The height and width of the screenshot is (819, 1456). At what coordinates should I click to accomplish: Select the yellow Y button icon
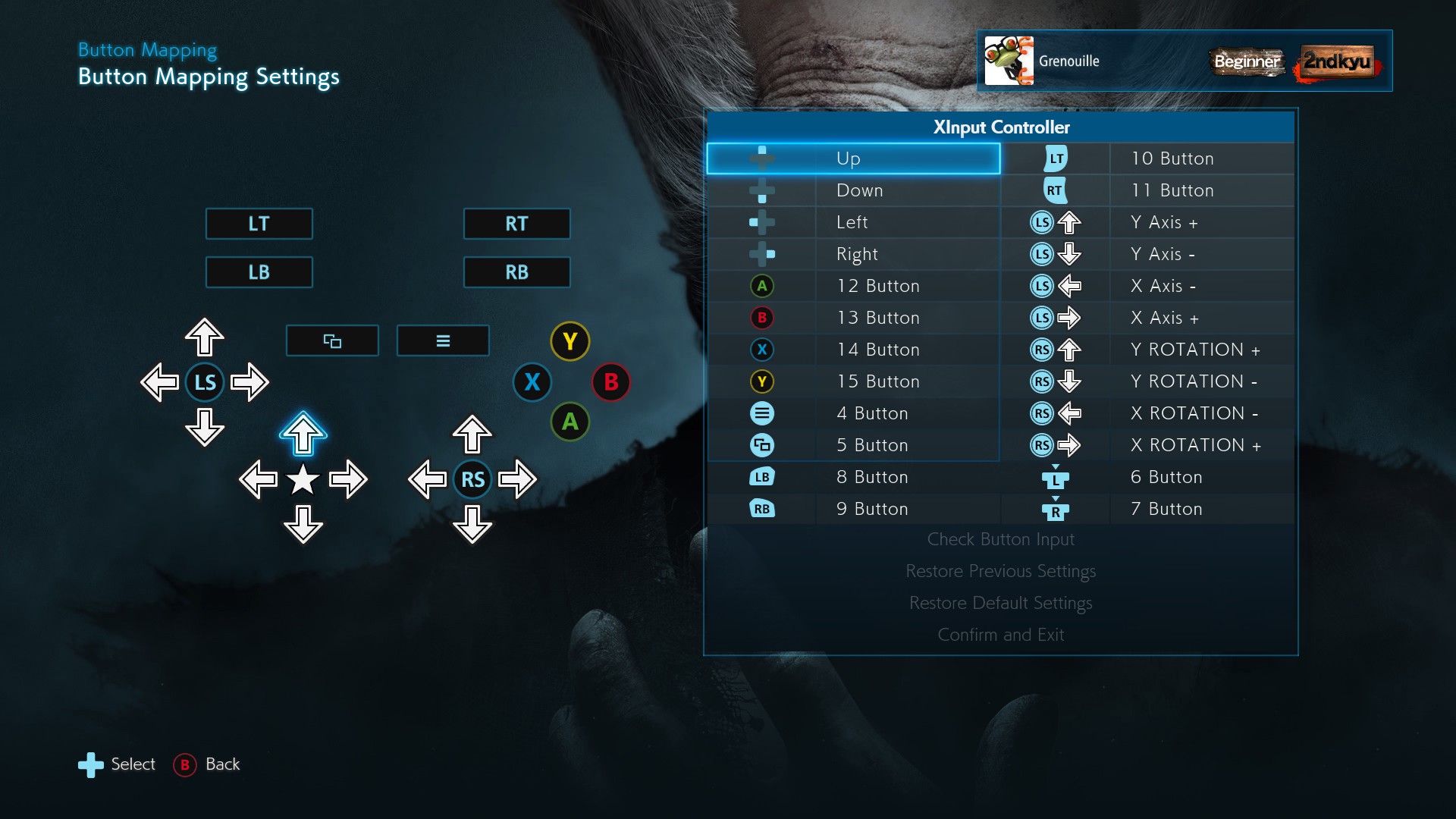click(x=570, y=342)
